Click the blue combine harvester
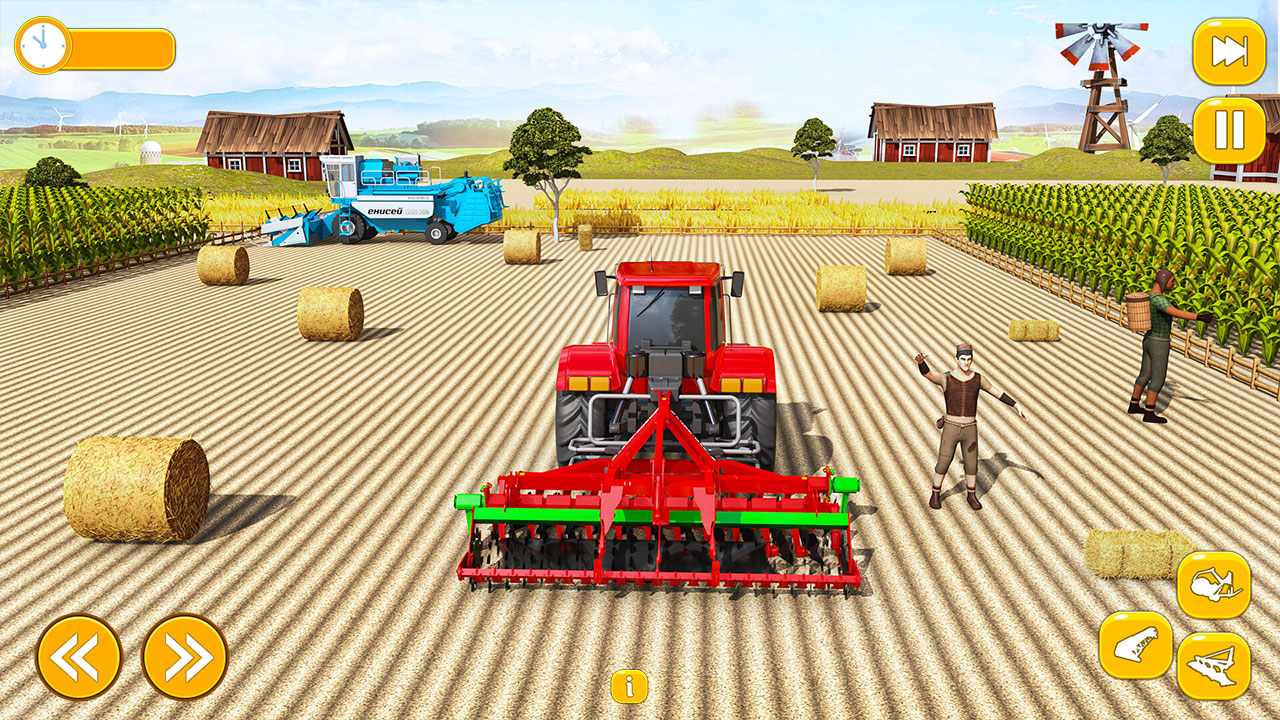Screen dimensions: 1280x720 click(x=390, y=200)
